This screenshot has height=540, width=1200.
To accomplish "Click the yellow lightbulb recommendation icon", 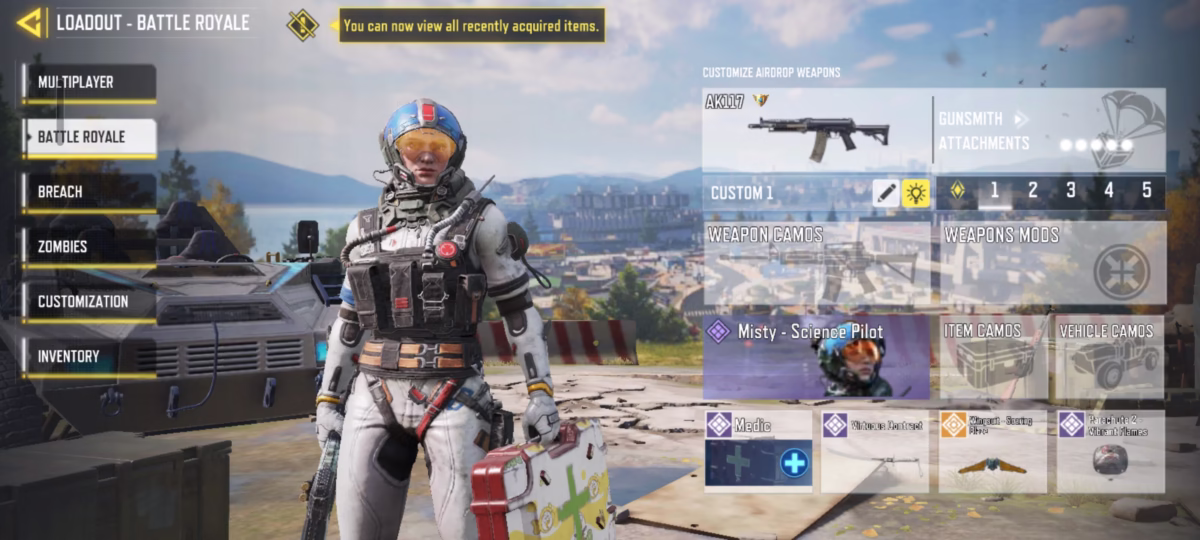I will (916, 193).
